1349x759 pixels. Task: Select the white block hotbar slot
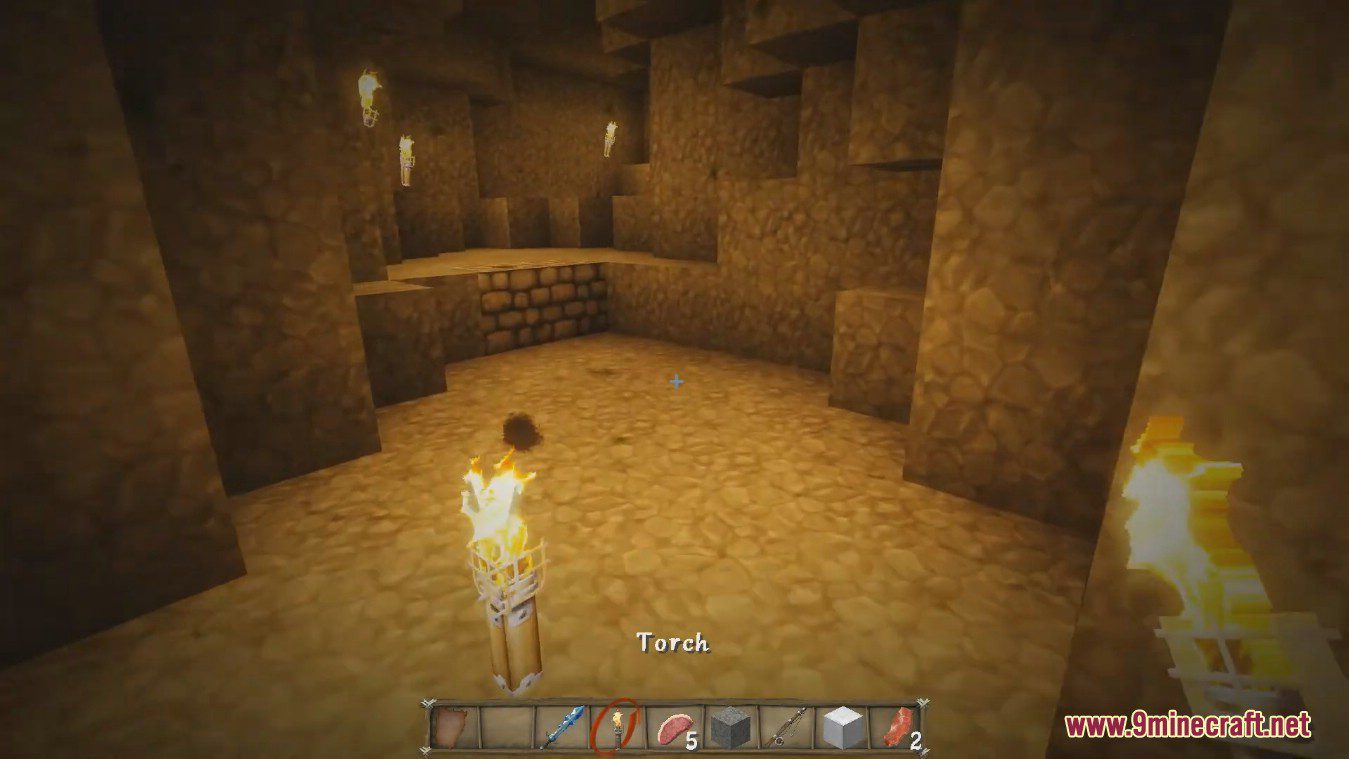842,727
